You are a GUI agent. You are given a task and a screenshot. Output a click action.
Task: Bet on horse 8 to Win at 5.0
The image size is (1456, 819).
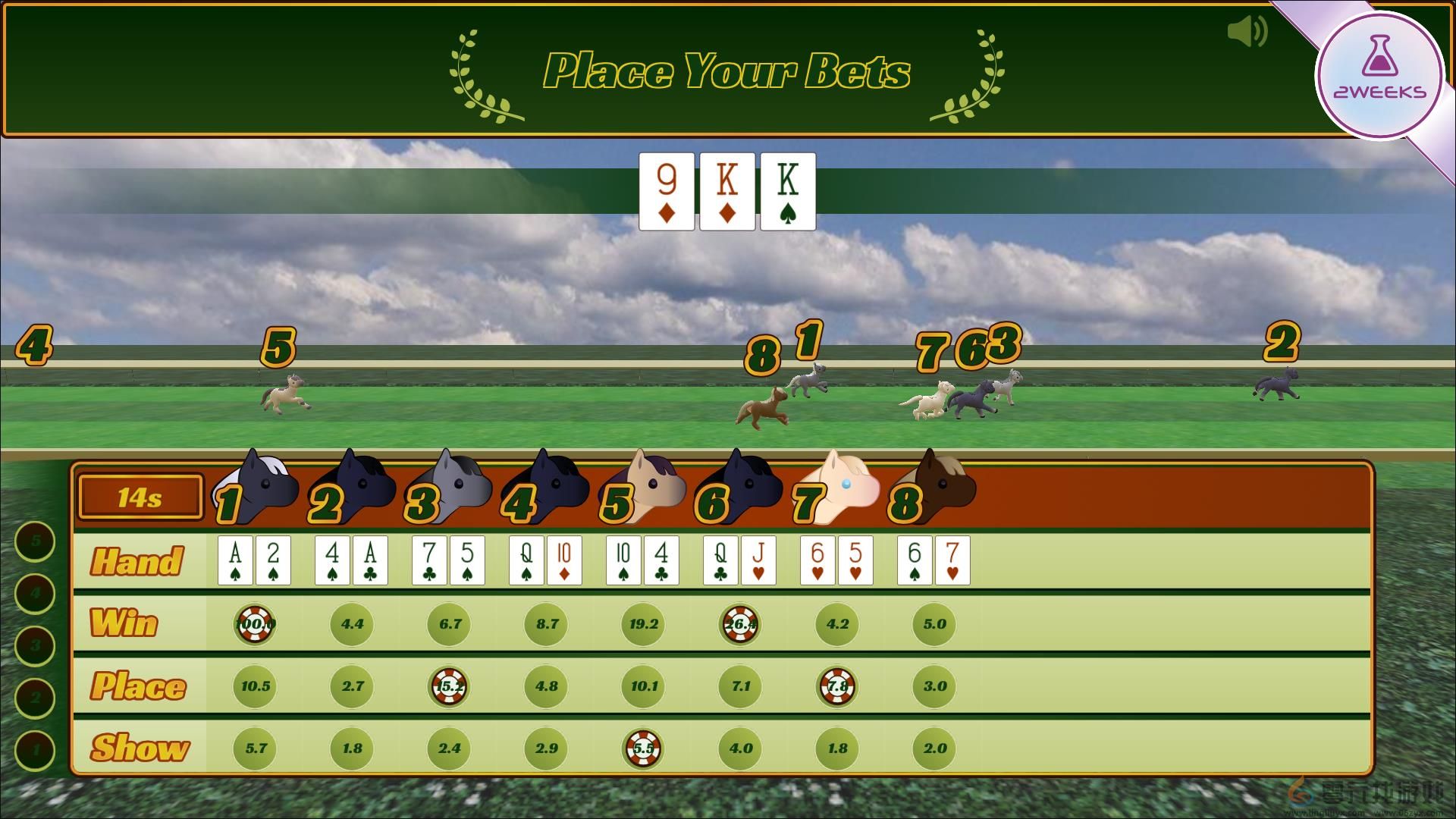(x=934, y=624)
